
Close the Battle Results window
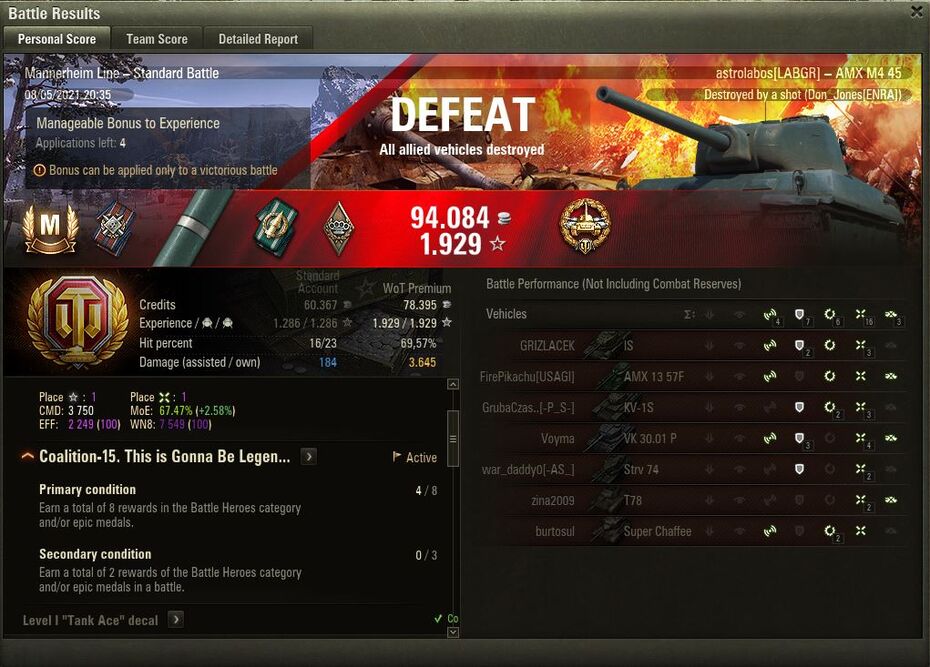[916, 12]
